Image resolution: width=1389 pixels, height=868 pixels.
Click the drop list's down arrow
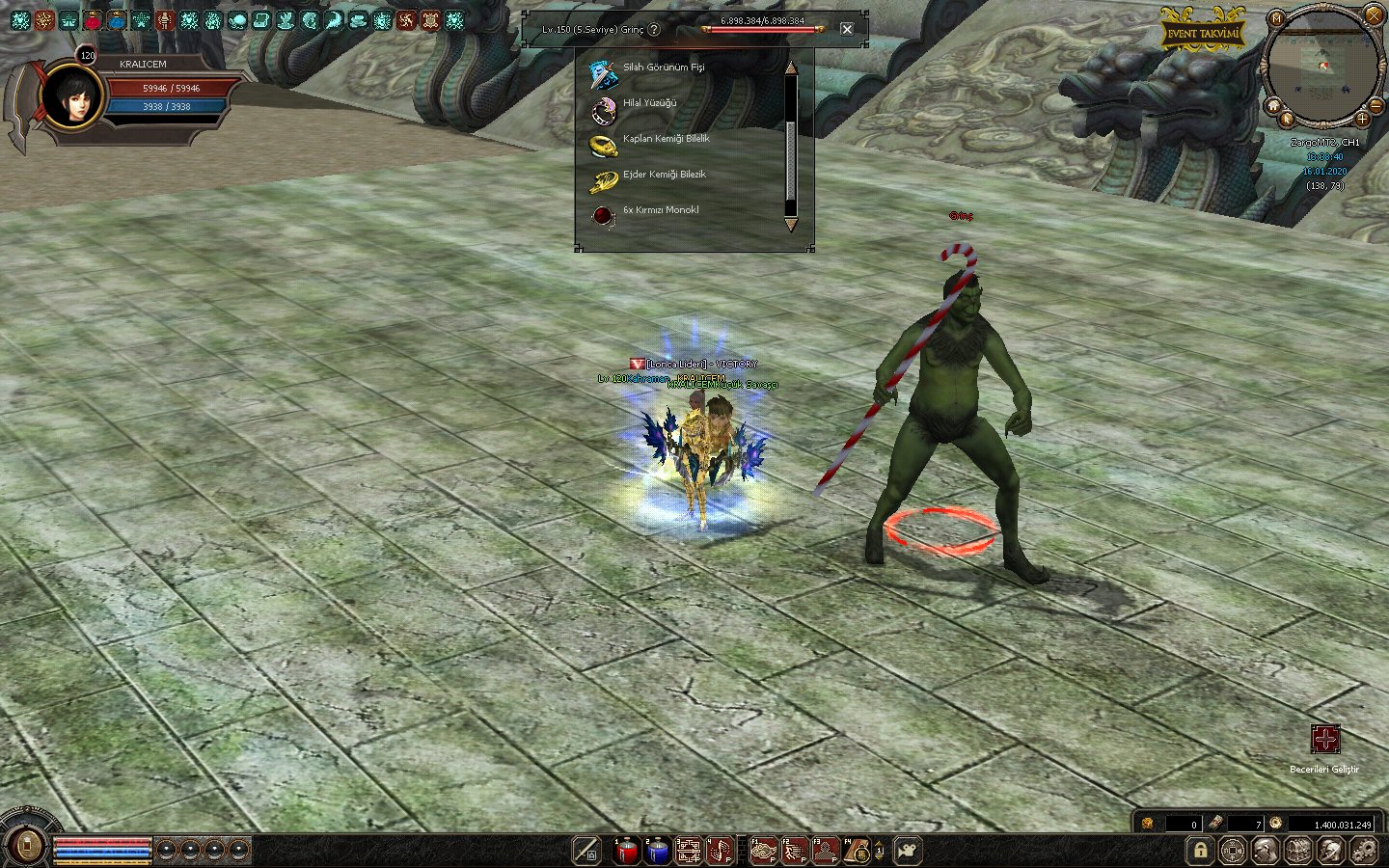pos(791,225)
